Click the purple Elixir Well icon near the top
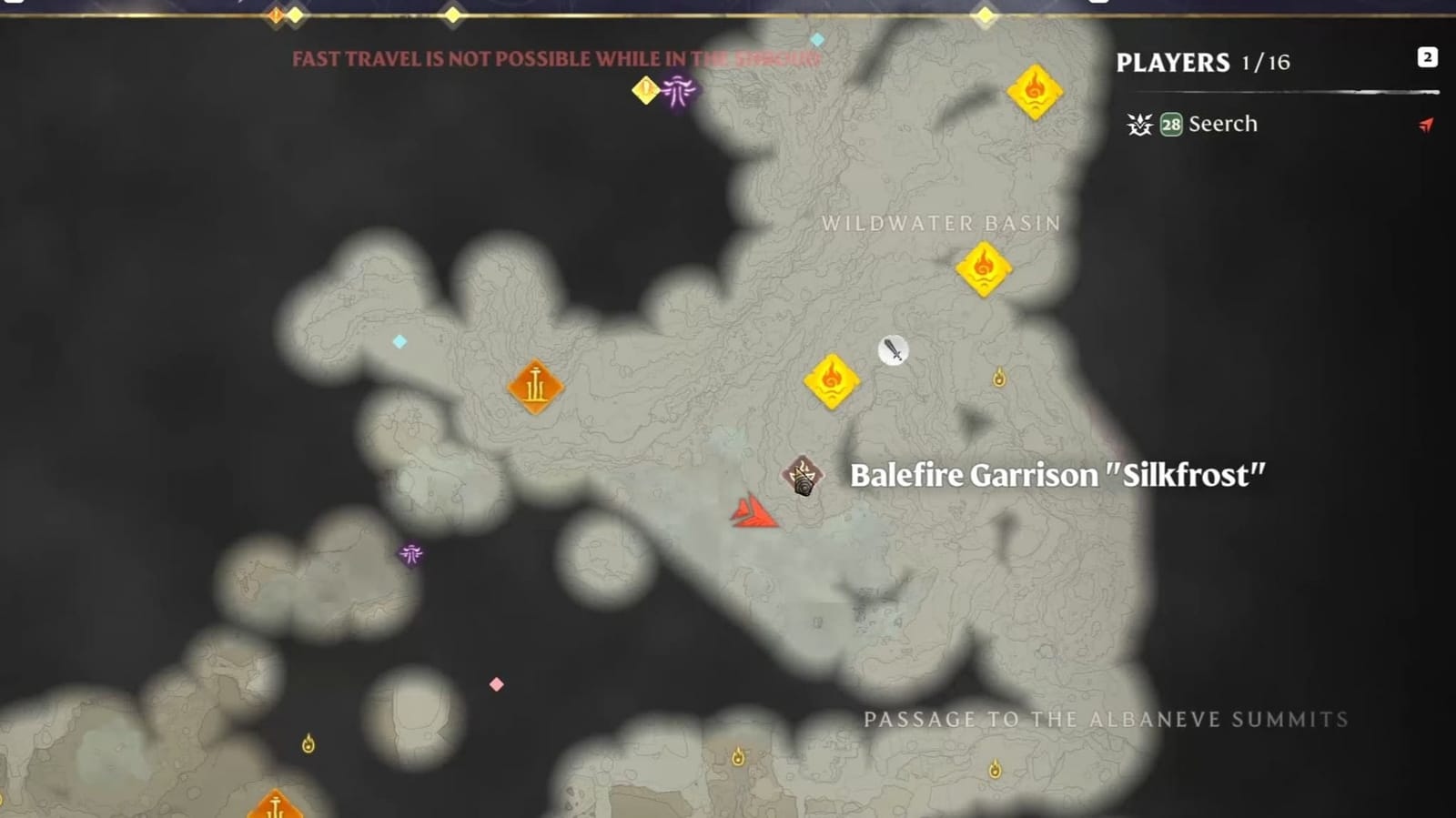This screenshot has width=1456, height=818. (677, 91)
